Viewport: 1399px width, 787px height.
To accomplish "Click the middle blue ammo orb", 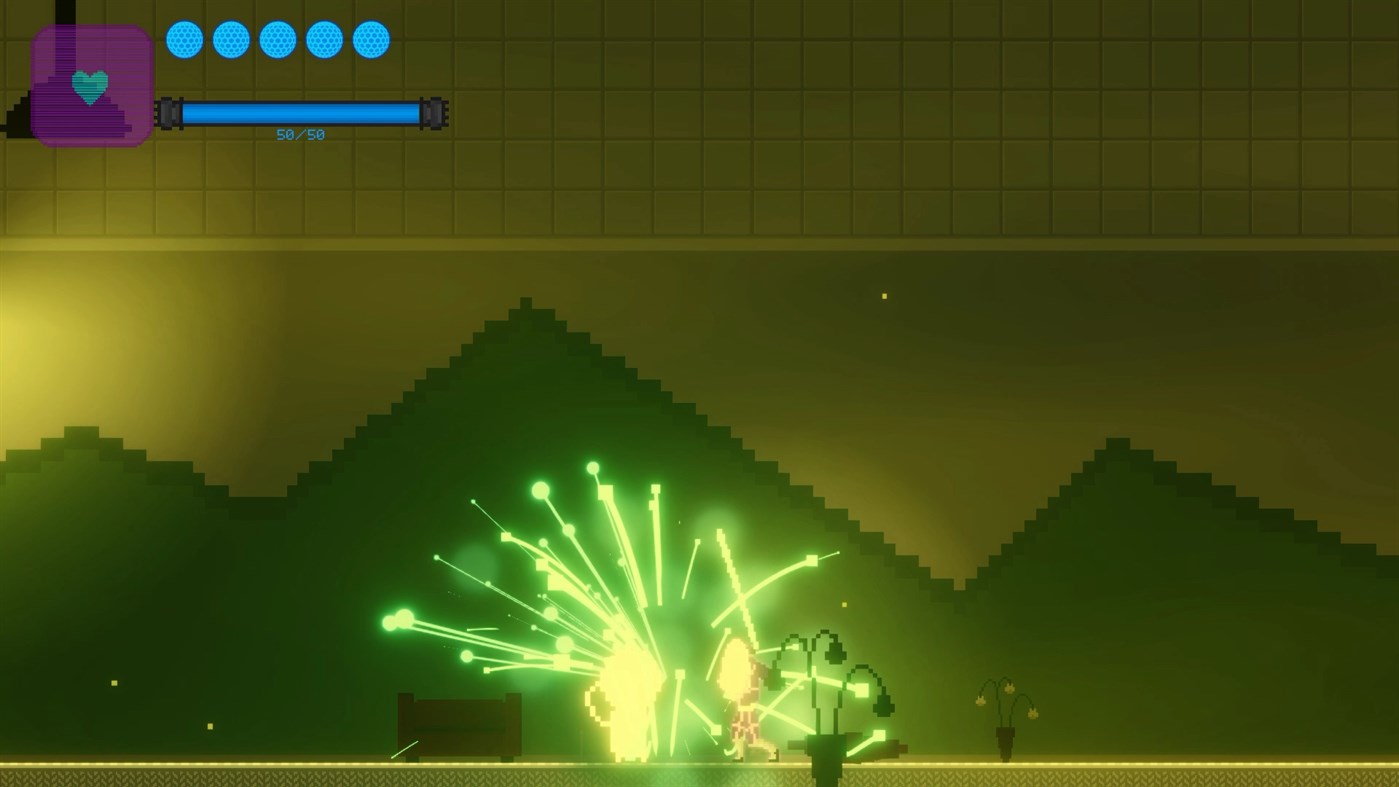I will click(x=277, y=39).
